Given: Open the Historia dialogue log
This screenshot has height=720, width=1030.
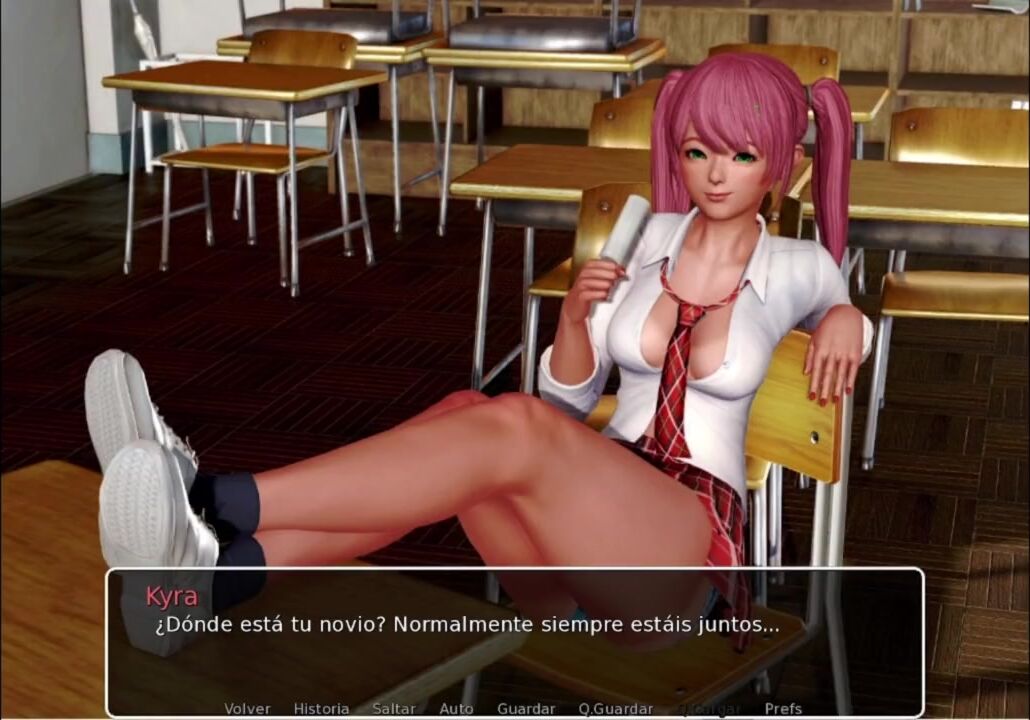Looking at the screenshot, I should pos(321,708).
